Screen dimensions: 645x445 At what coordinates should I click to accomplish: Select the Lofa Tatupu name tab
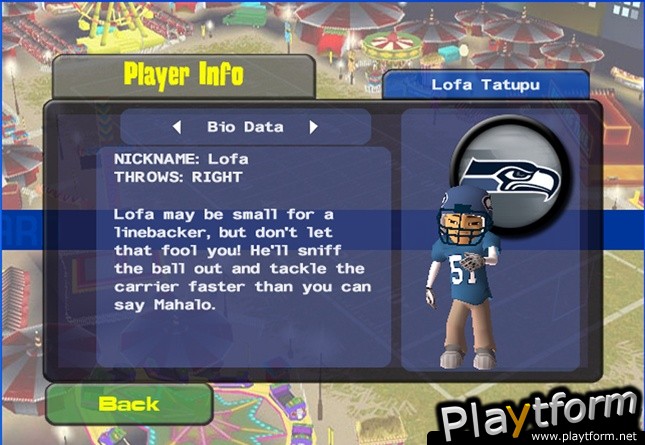tap(486, 85)
